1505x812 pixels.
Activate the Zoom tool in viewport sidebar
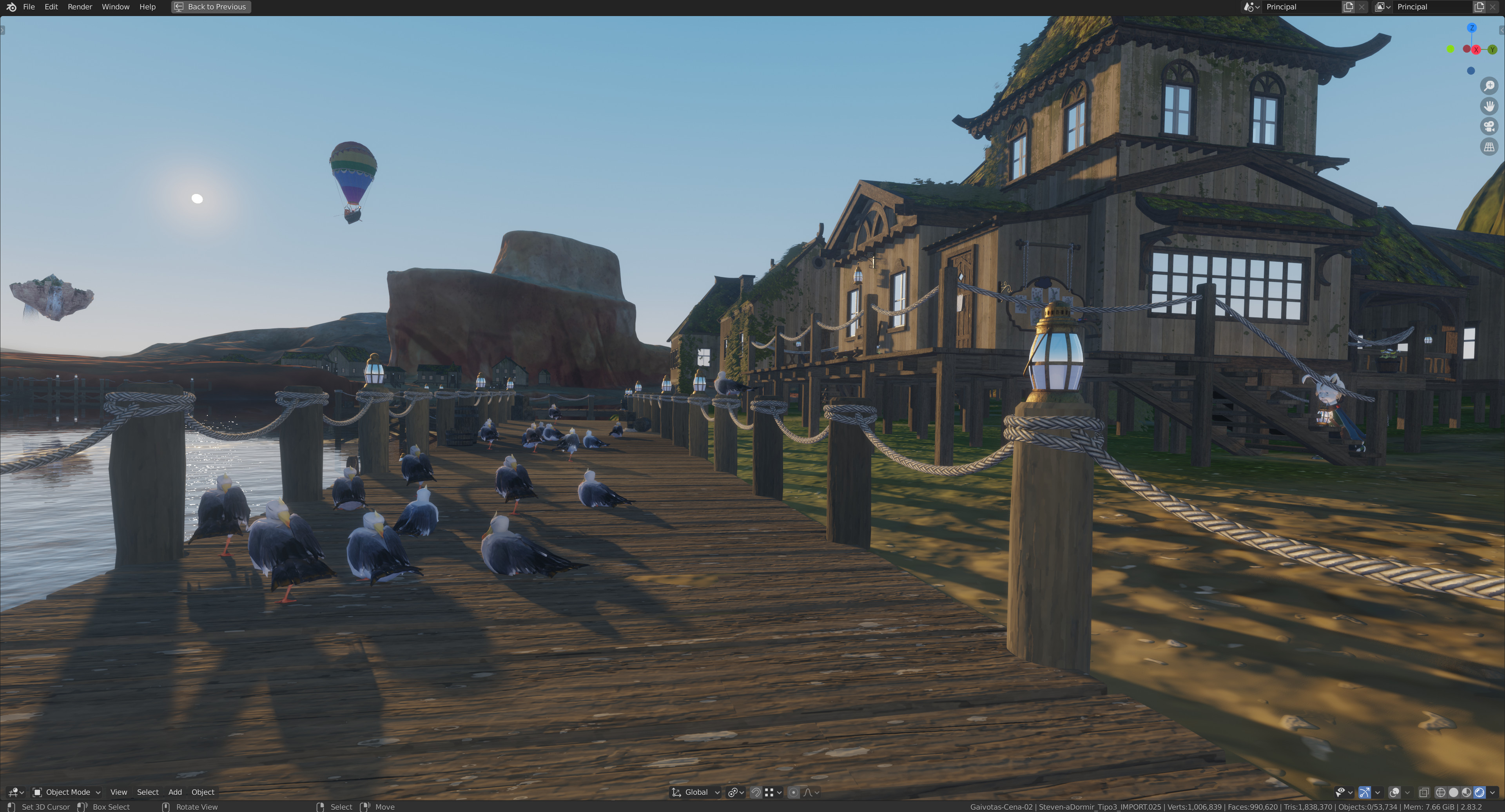click(1489, 85)
